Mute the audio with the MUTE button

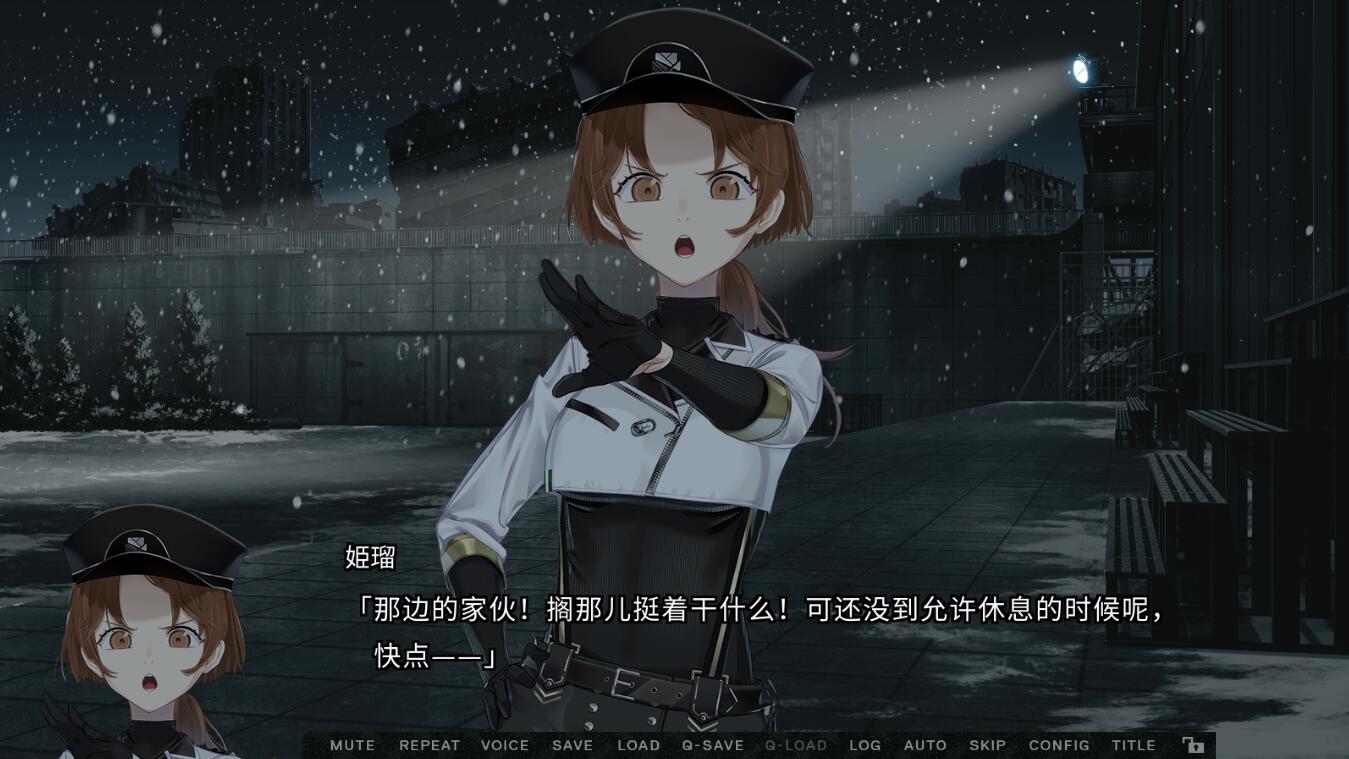click(x=352, y=745)
